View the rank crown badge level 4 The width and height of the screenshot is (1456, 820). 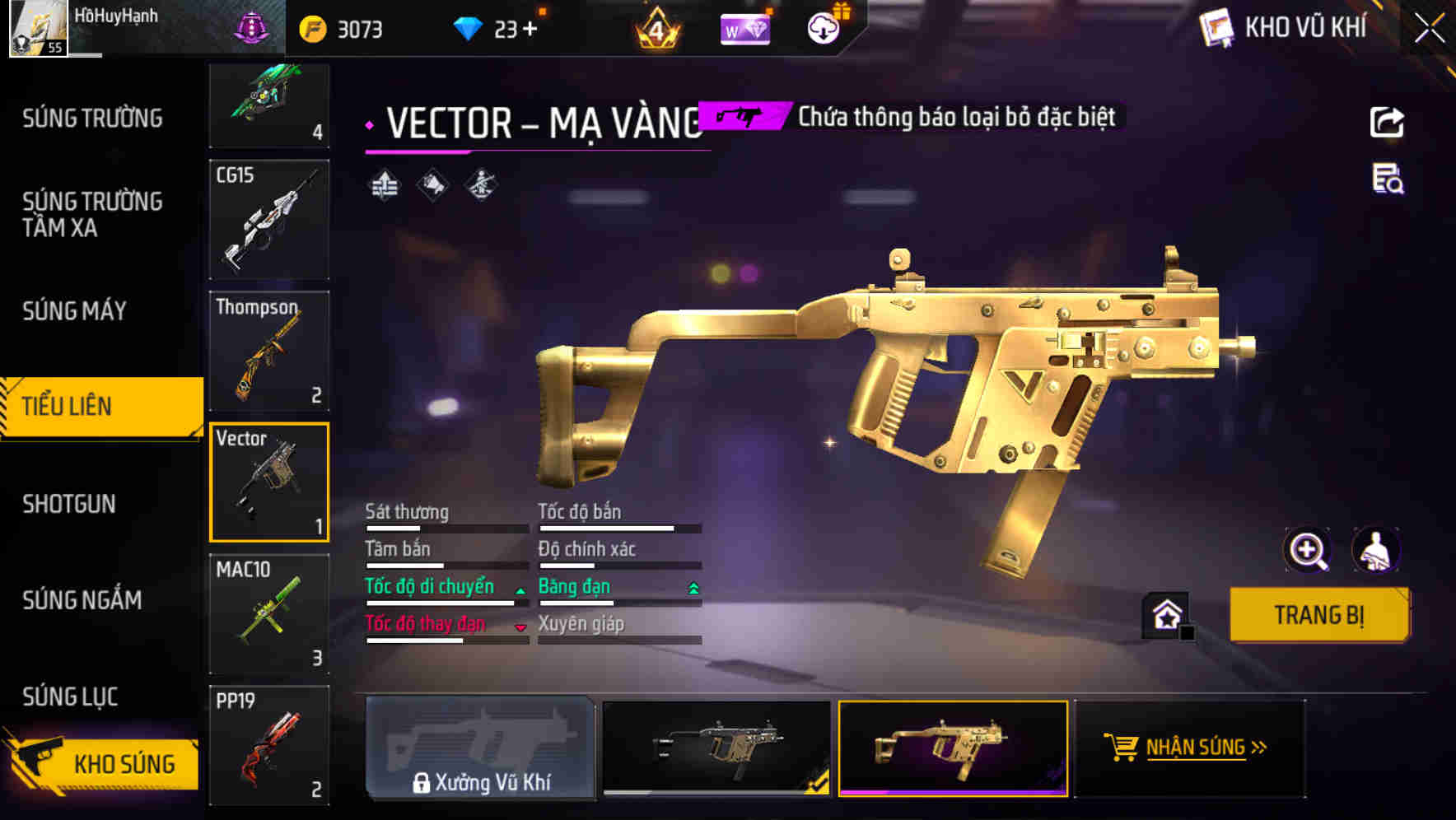pyautogui.click(x=655, y=27)
